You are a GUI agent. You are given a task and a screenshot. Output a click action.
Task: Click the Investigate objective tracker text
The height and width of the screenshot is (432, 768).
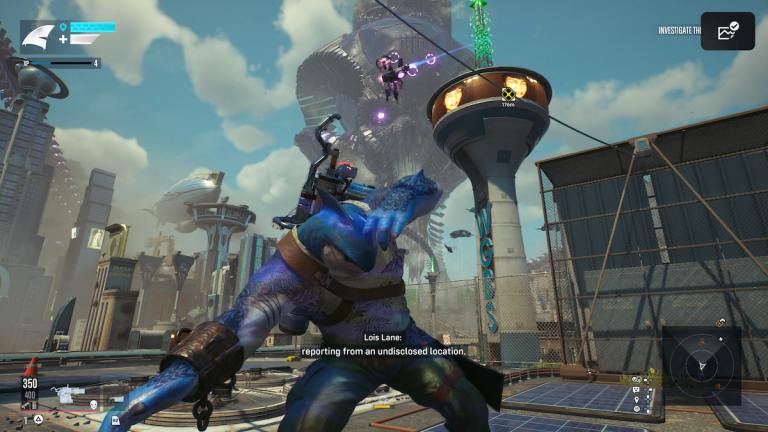[x=678, y=31]
